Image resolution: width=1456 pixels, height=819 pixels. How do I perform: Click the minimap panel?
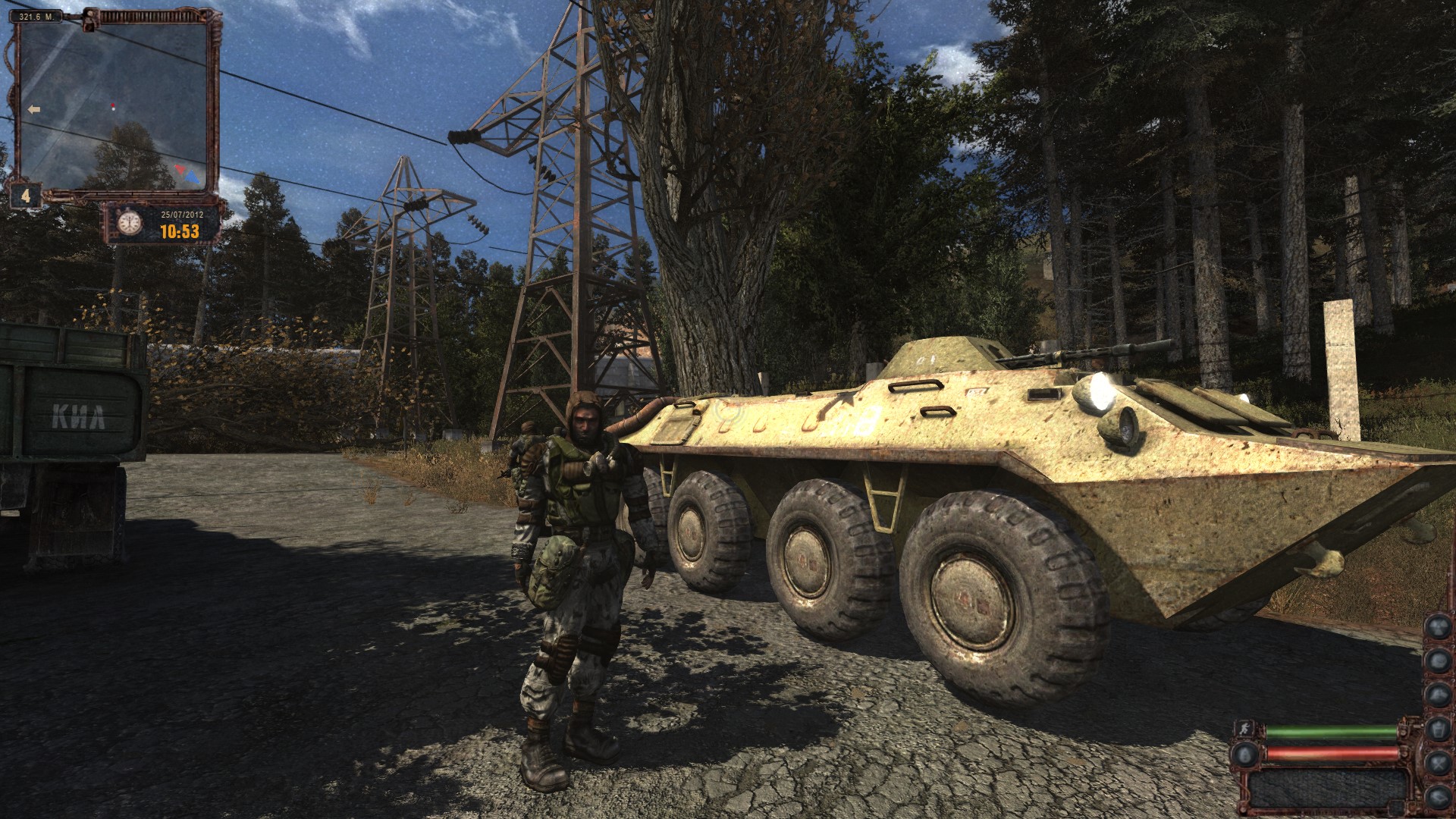point(114,106)
